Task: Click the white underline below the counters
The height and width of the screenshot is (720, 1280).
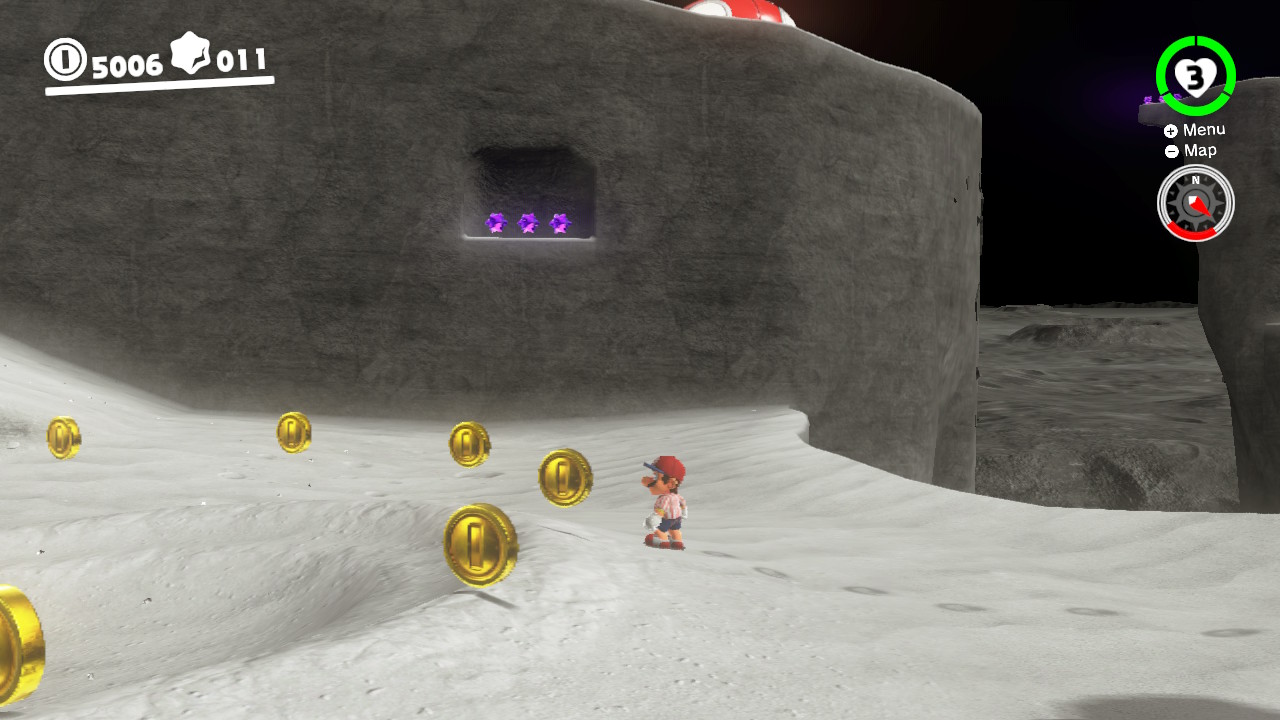Action: pos(160,84)
